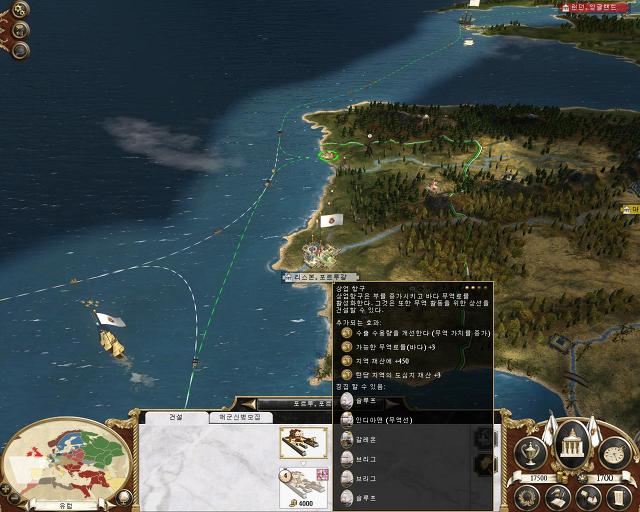The image size is (640, 512).
Task: Click the third round button under the gear
Action: (x=21, y=50)
